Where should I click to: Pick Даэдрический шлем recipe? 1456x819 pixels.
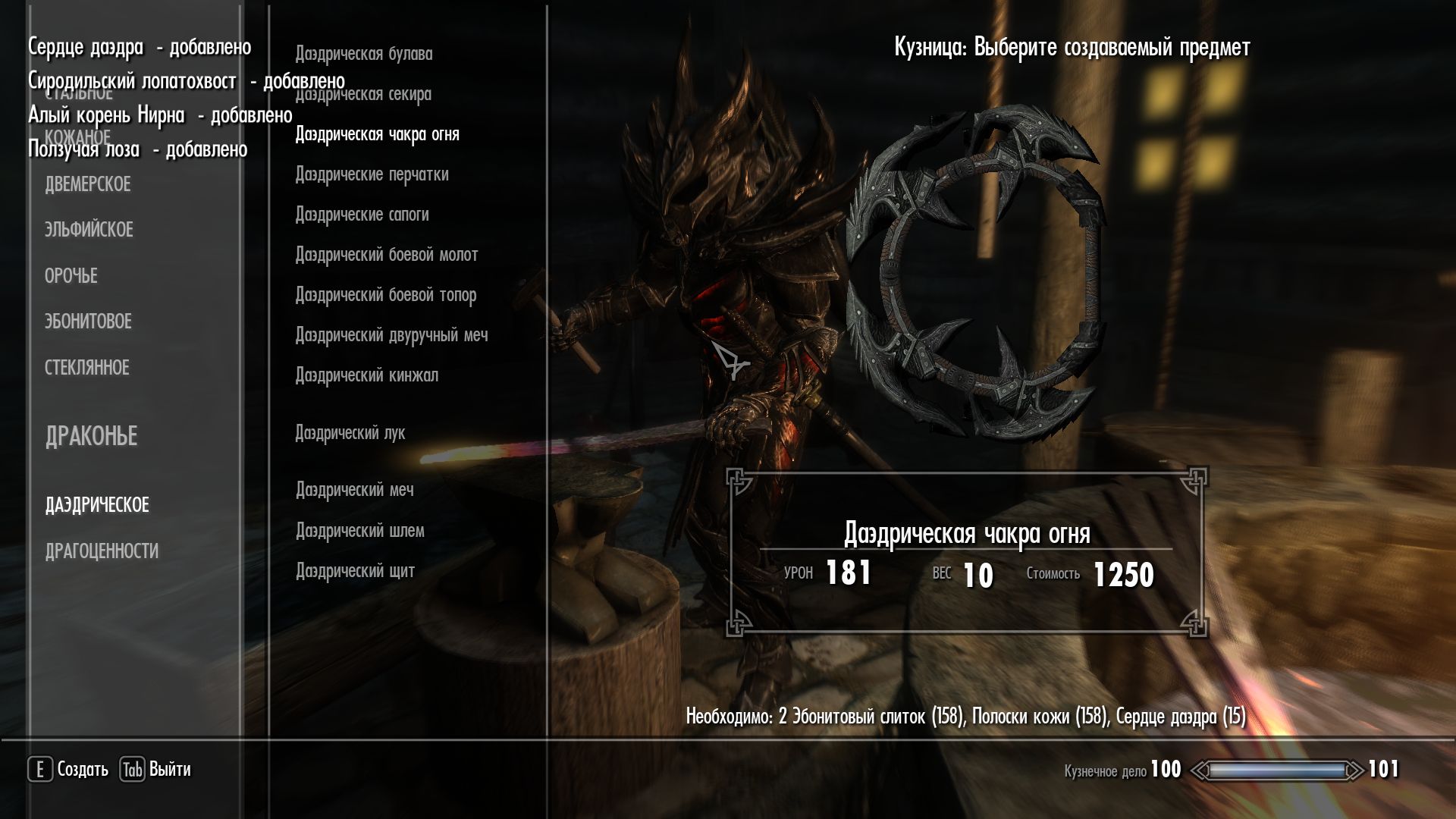359,531
